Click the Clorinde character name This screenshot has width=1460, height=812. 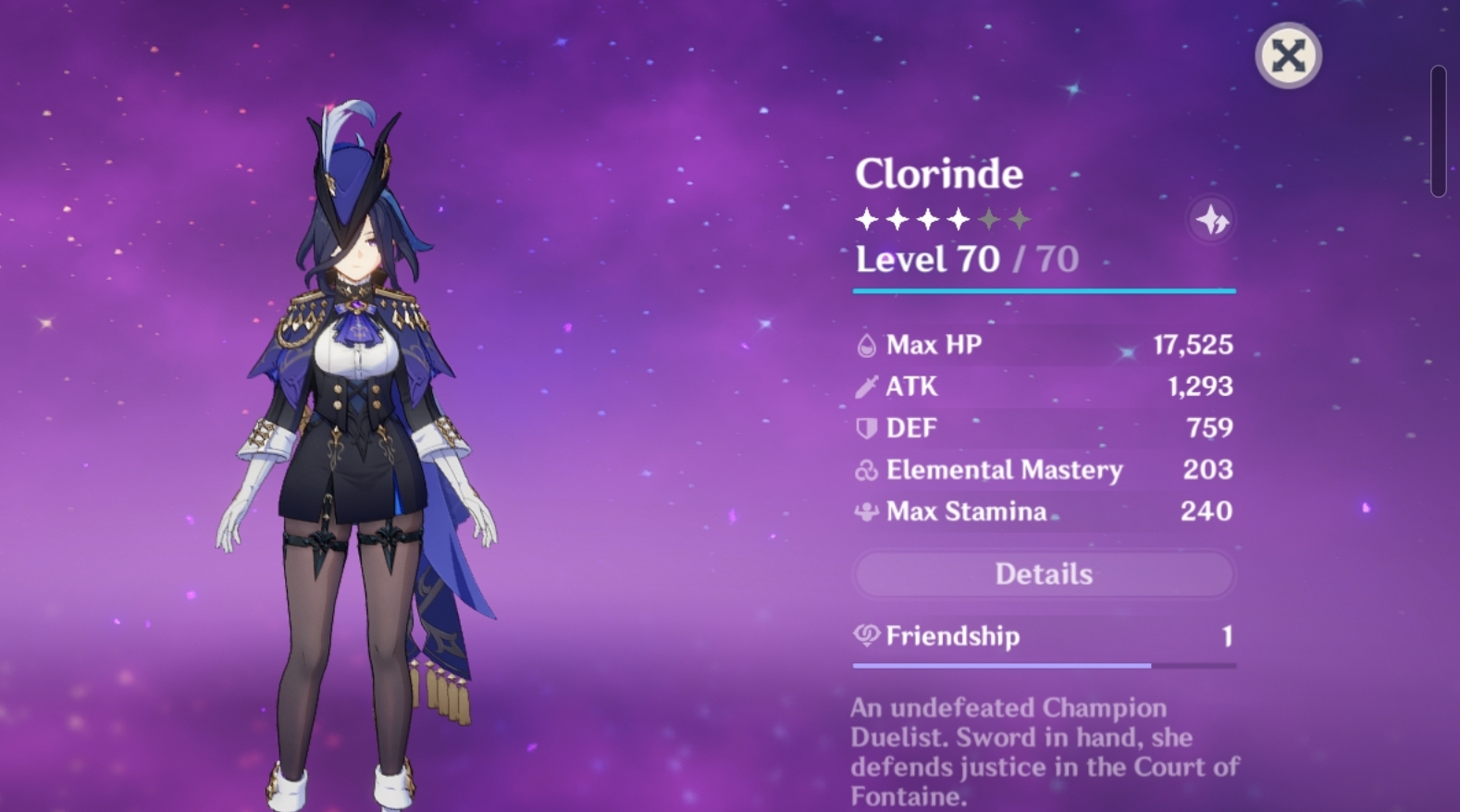[940, 174]
